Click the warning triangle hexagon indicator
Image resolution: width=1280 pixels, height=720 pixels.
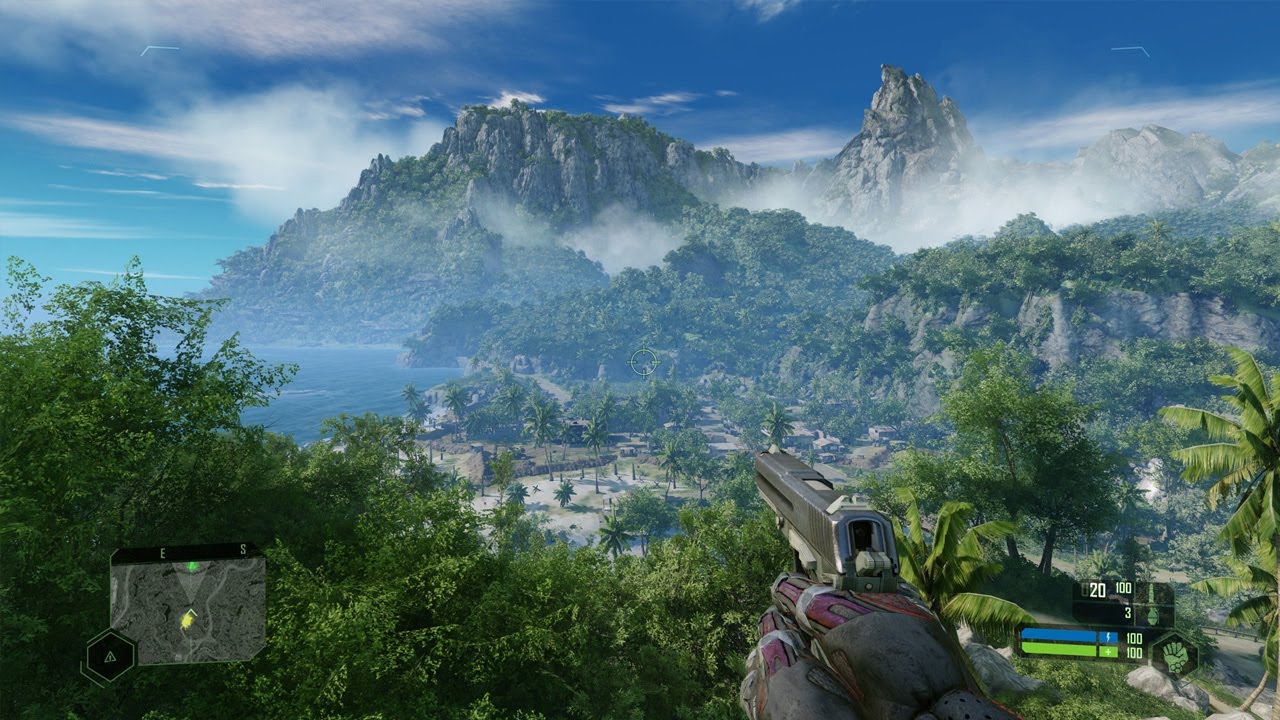(110, 656)
